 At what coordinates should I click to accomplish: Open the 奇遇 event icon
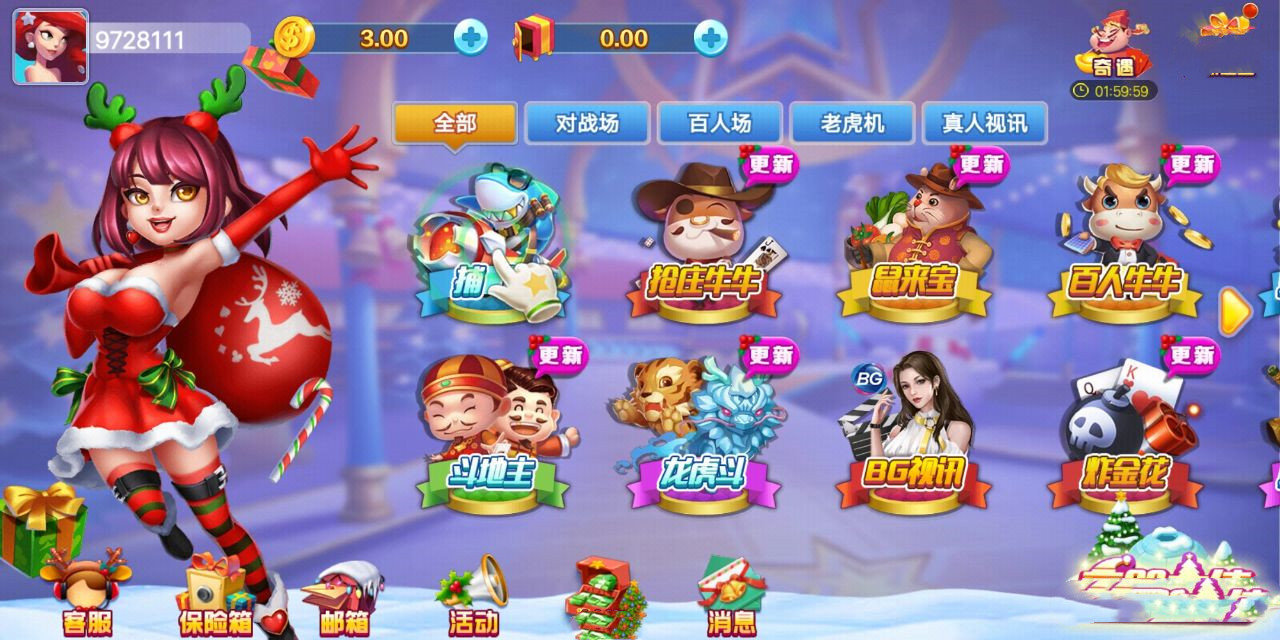click(x=1114, y=50)
